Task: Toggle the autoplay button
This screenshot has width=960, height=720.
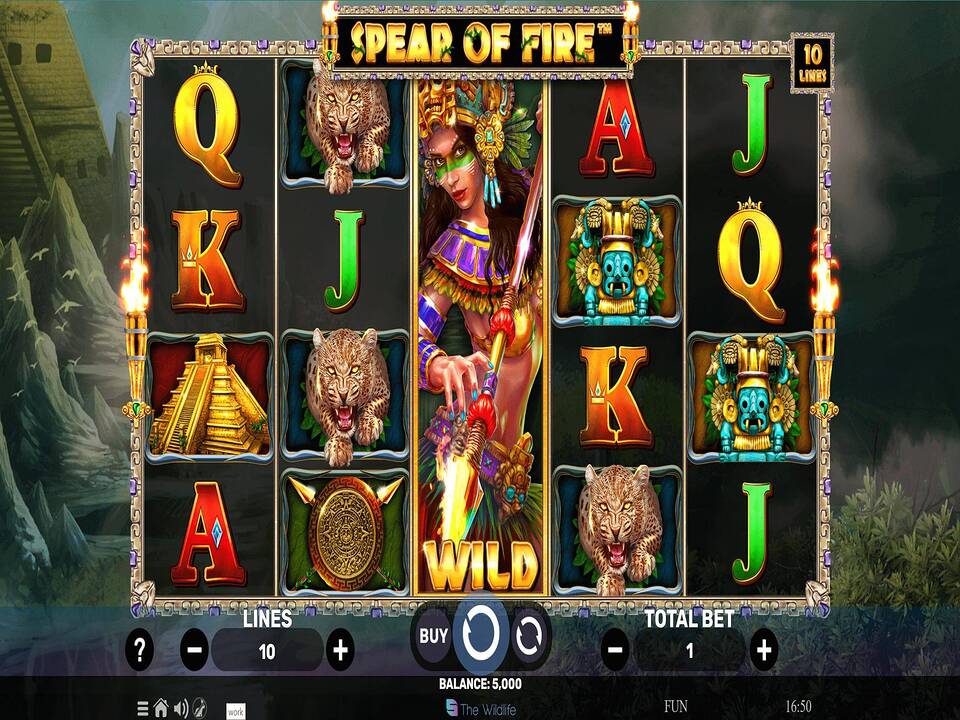Action: (528, 635)
